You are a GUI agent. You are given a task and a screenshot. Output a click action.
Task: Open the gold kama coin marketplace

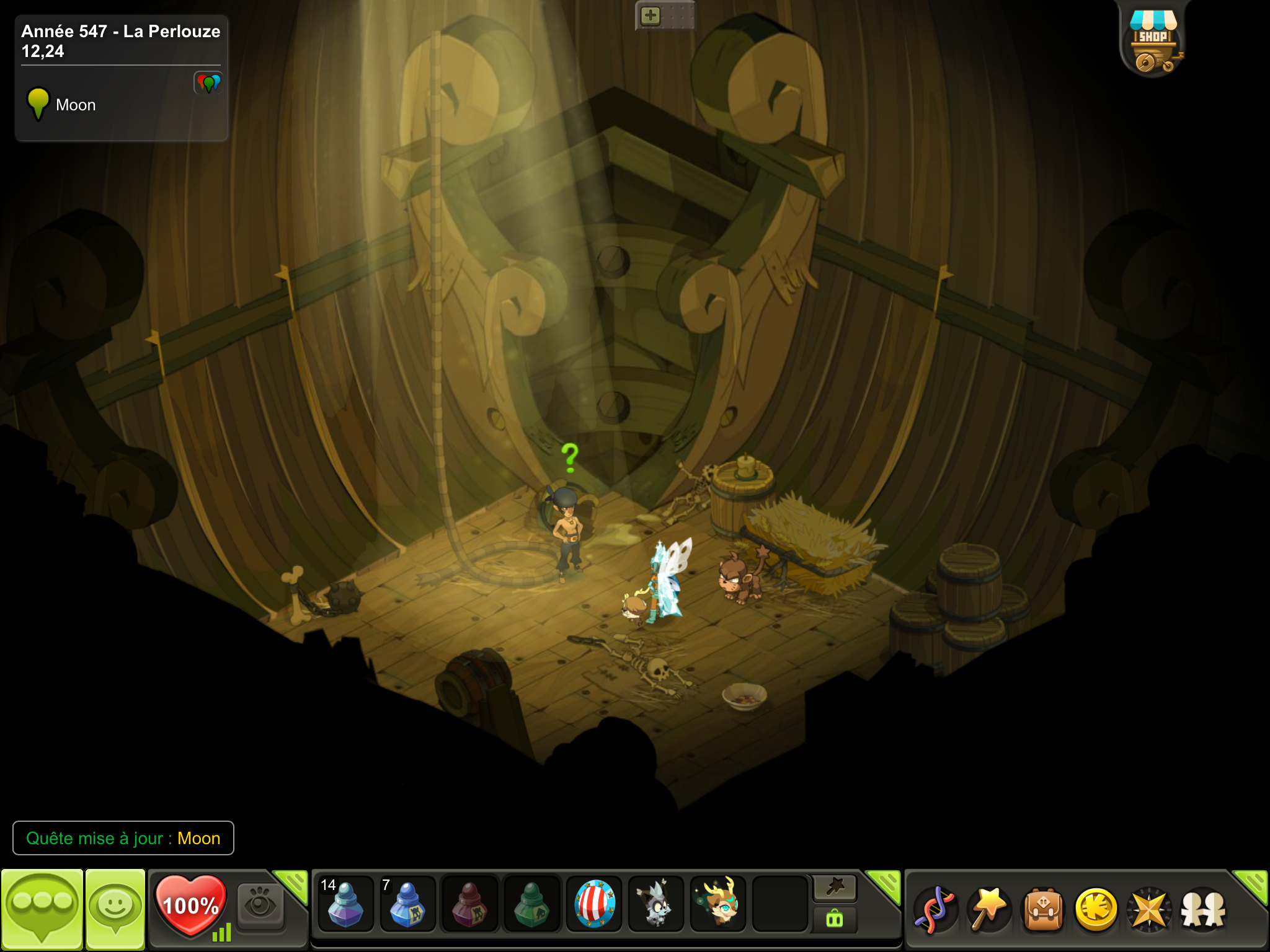1096,910
